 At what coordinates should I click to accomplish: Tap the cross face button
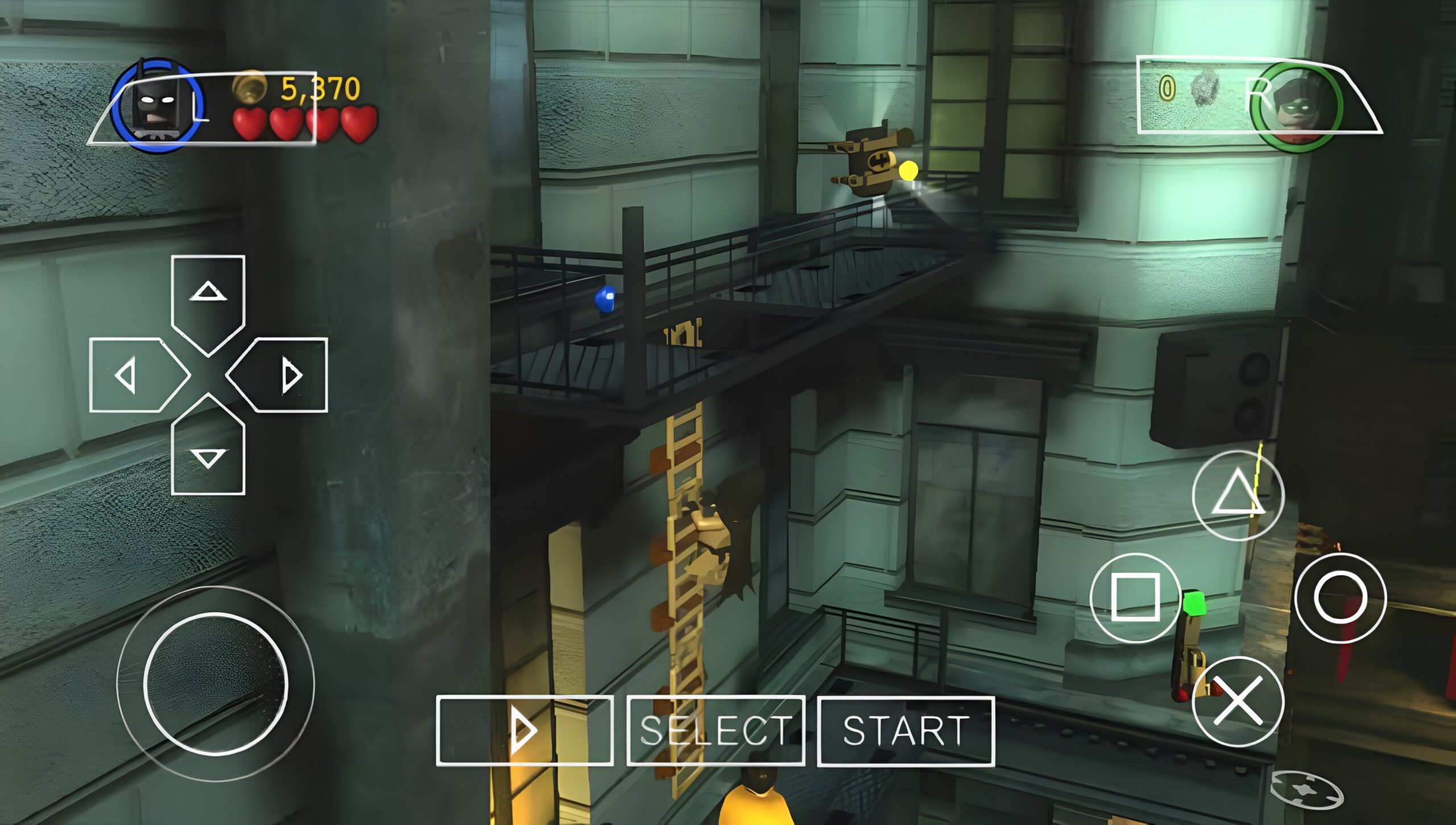(x=1238, y=701)
